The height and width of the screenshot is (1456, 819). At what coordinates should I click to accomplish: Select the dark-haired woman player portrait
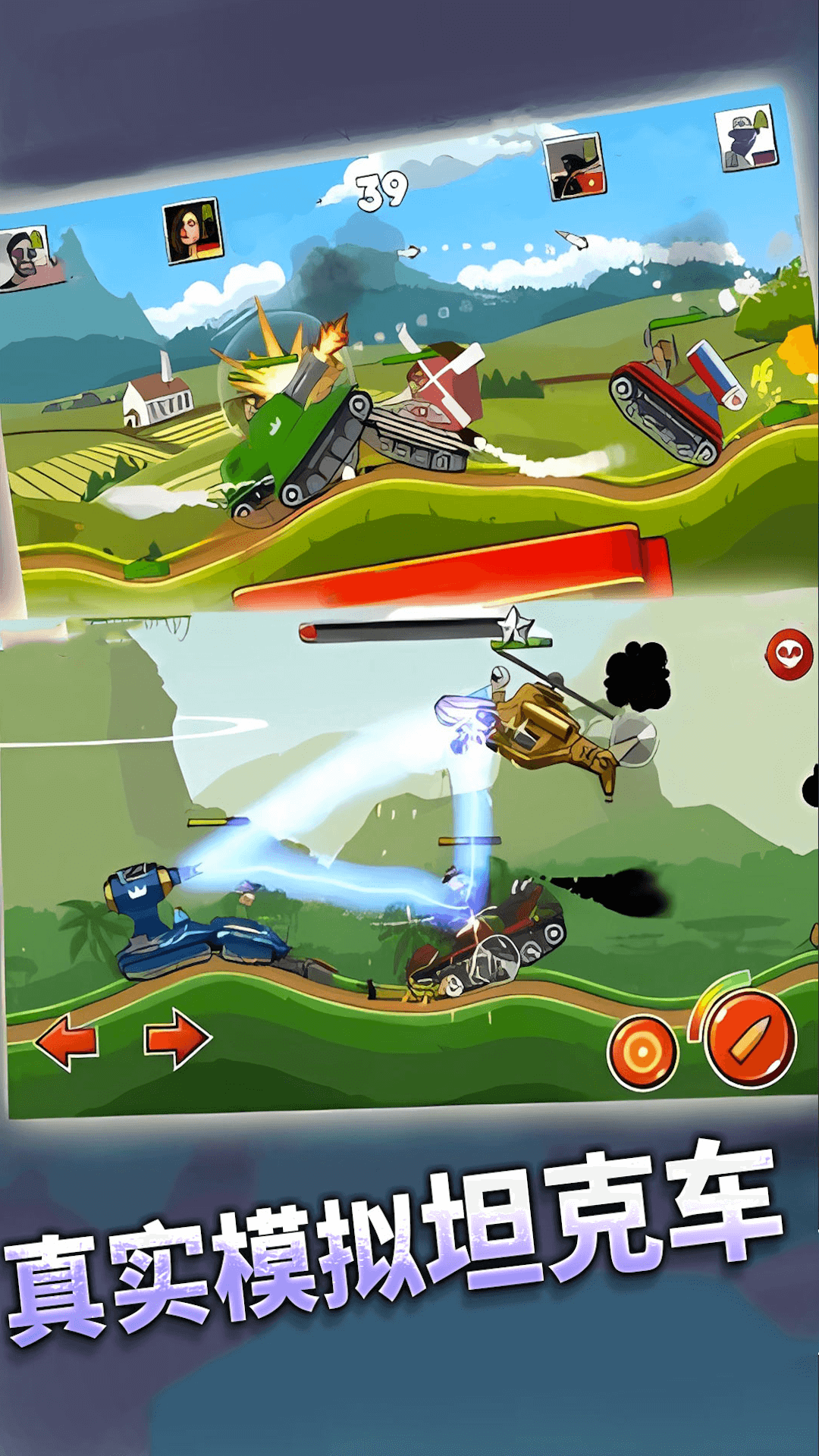(193, 231)
